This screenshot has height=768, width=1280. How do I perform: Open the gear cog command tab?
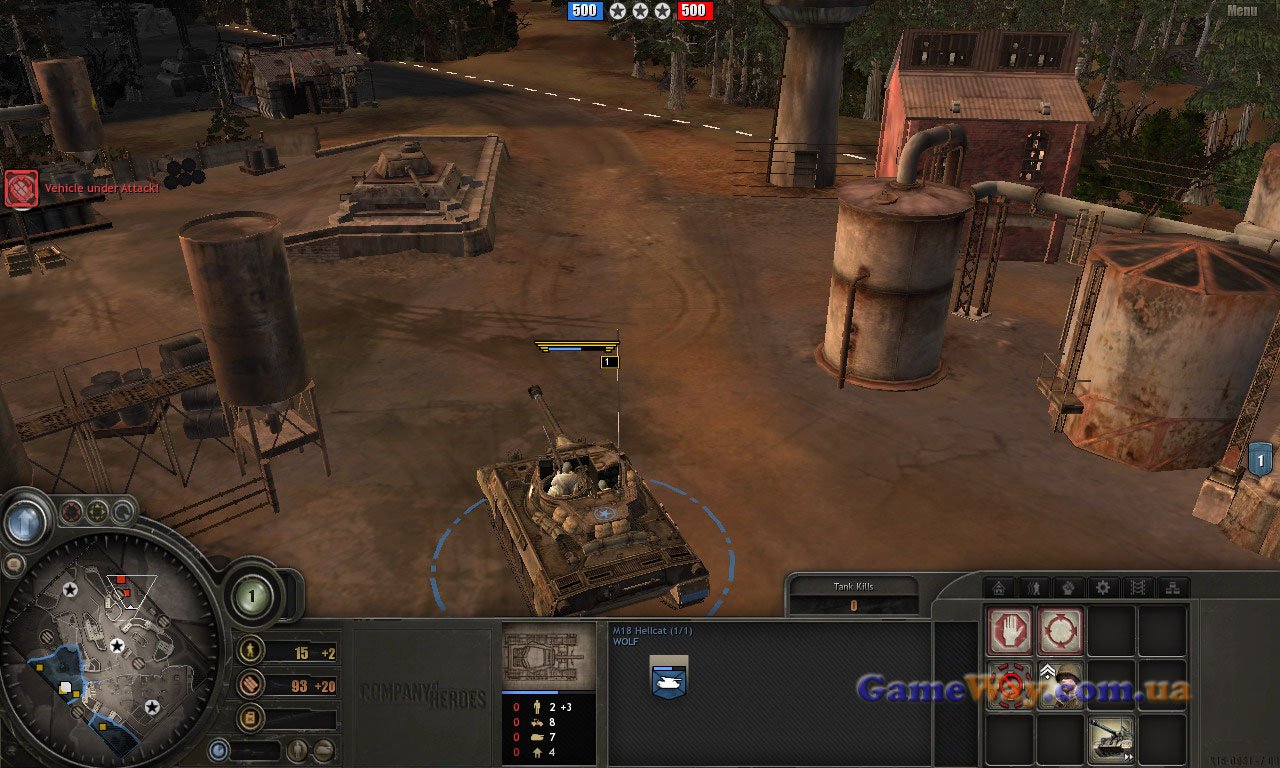tap(1103, 588)
